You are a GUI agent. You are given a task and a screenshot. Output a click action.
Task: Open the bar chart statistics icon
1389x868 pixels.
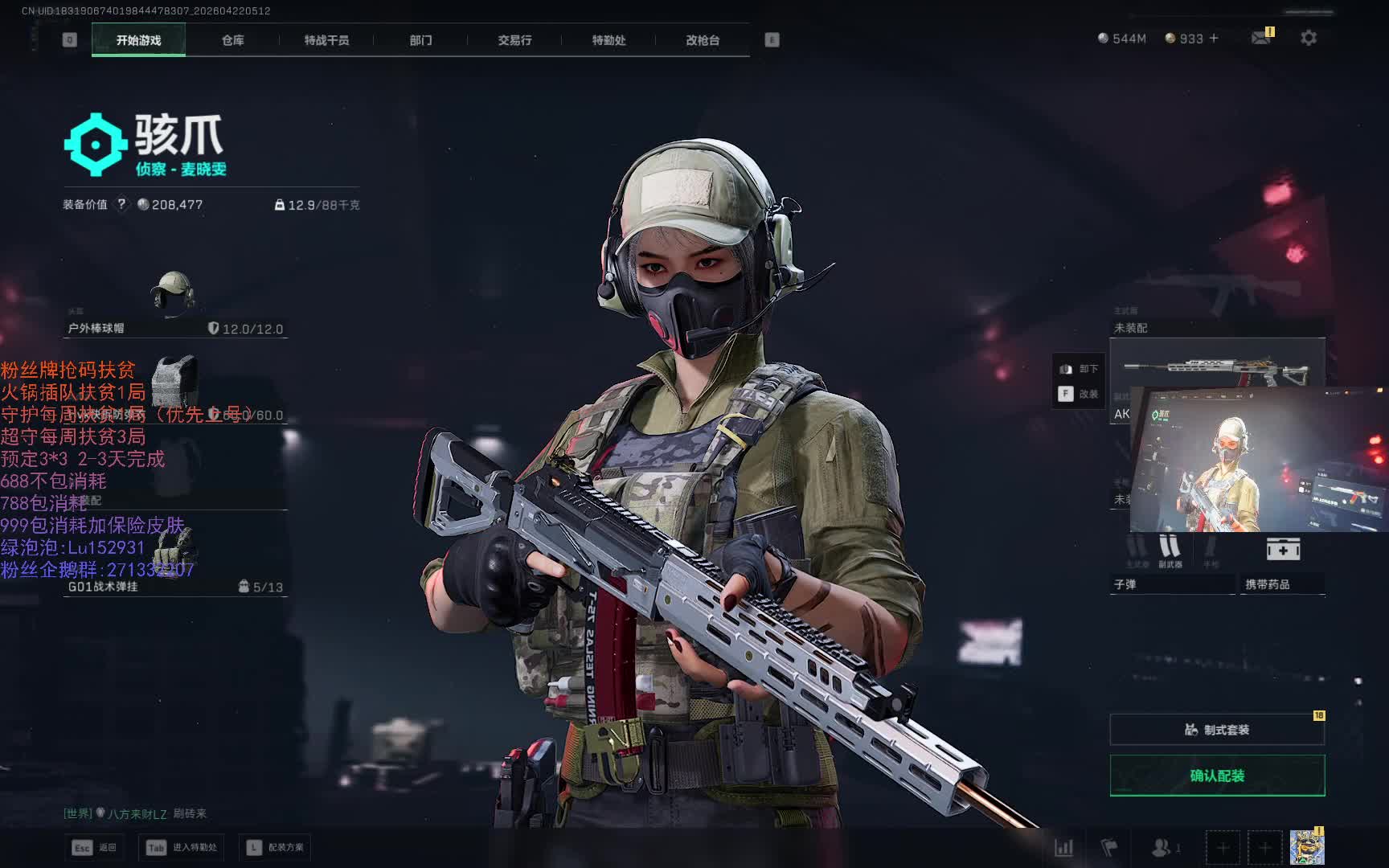coord(1063,847)
